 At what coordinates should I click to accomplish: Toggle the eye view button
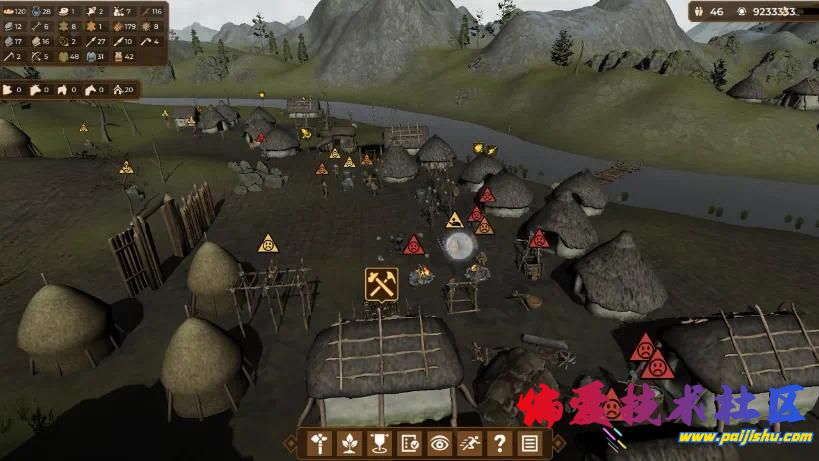point(439,444)
